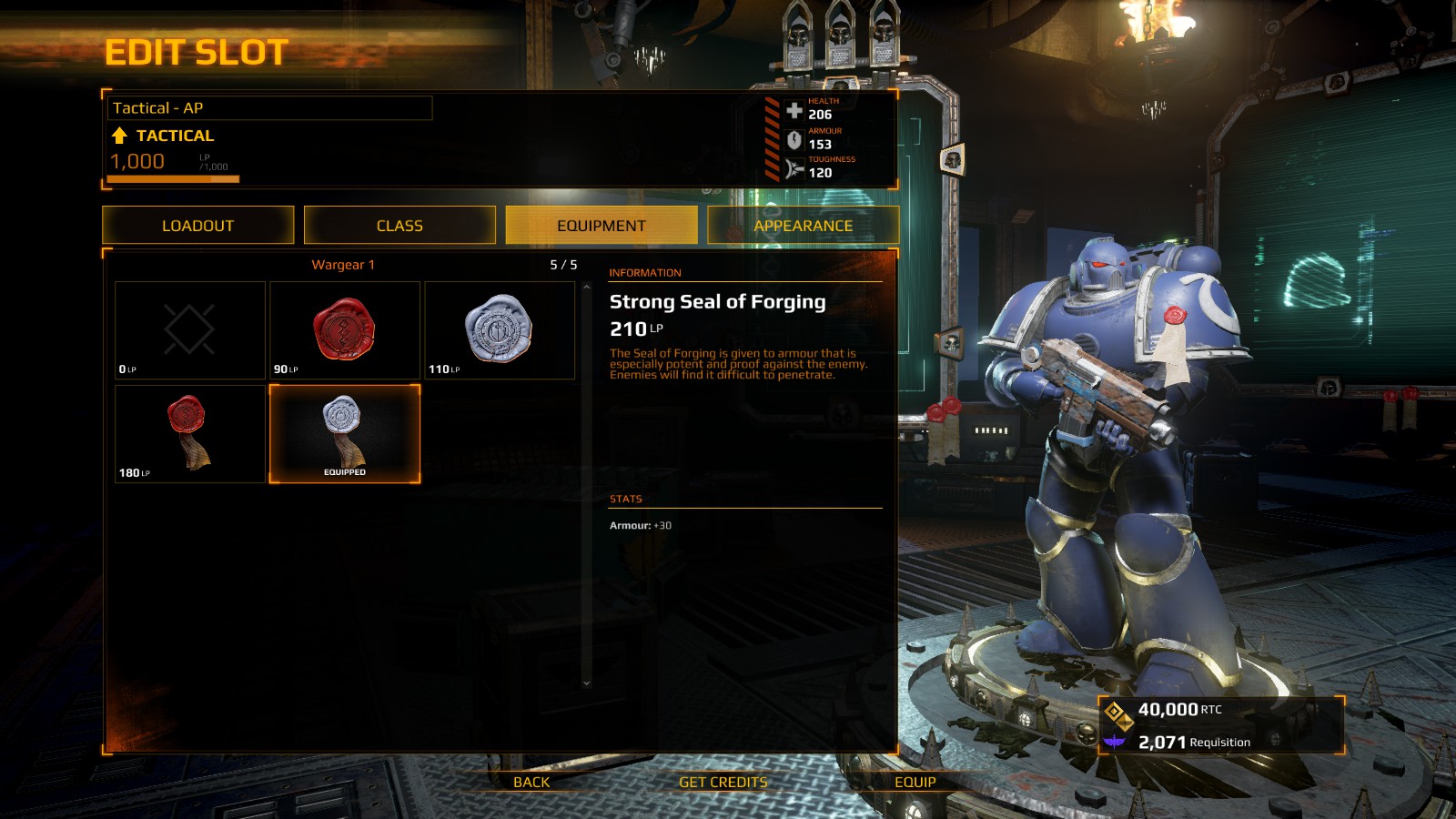Screen dimensions: 1456x819
Task: Select the red seal costing 90 LP
Action: pyautogui.click(x=345, y=329)
